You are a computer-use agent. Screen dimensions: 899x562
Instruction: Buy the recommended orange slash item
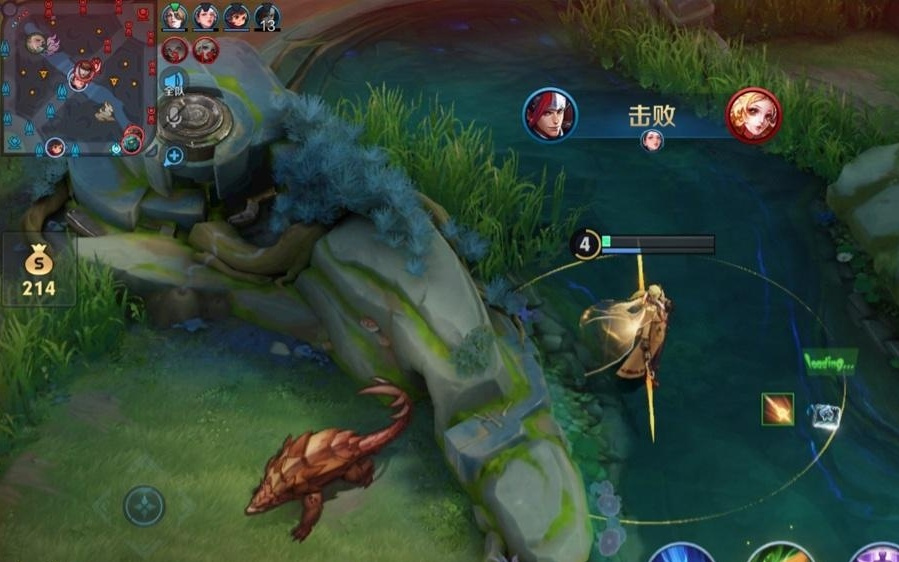(x=777, y=409)
